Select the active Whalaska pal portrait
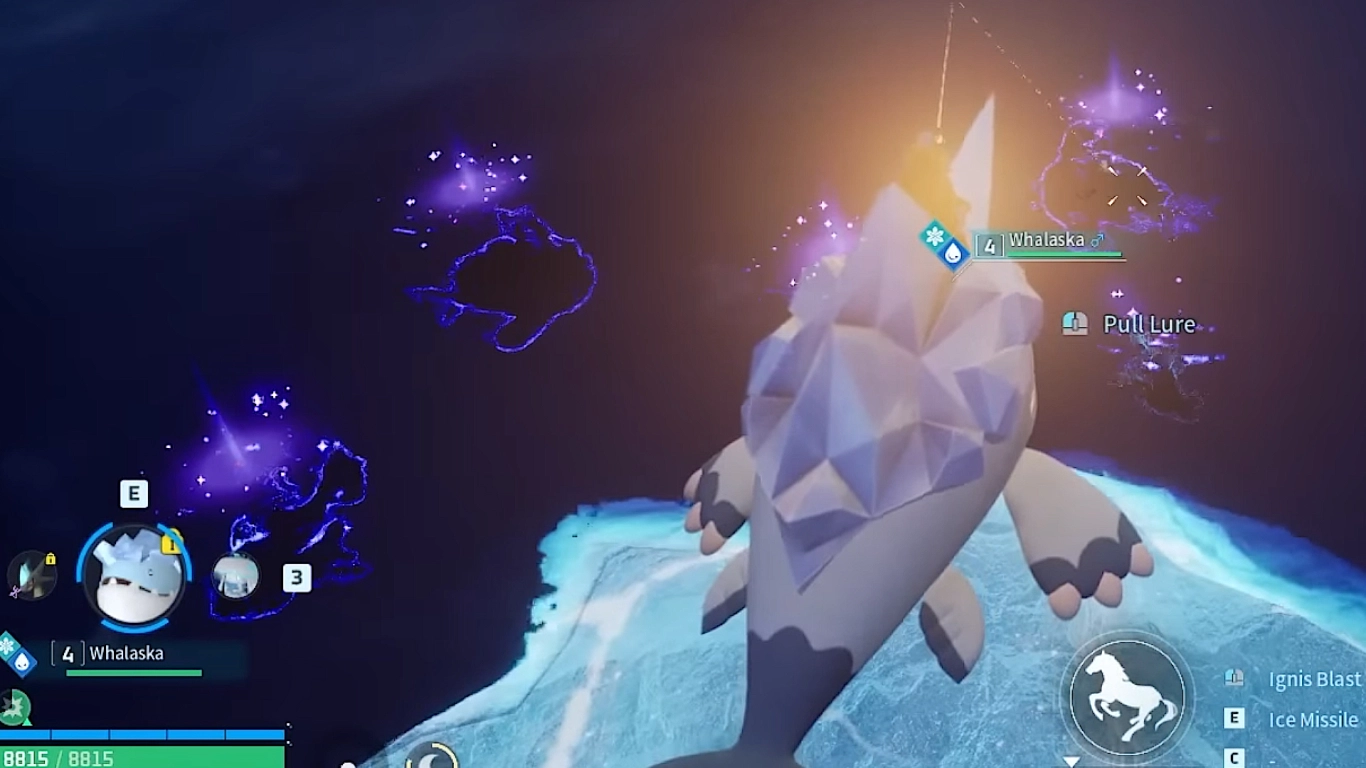Image resolution: width=1366 pixels, height=768 pixels. click(134, 574)
